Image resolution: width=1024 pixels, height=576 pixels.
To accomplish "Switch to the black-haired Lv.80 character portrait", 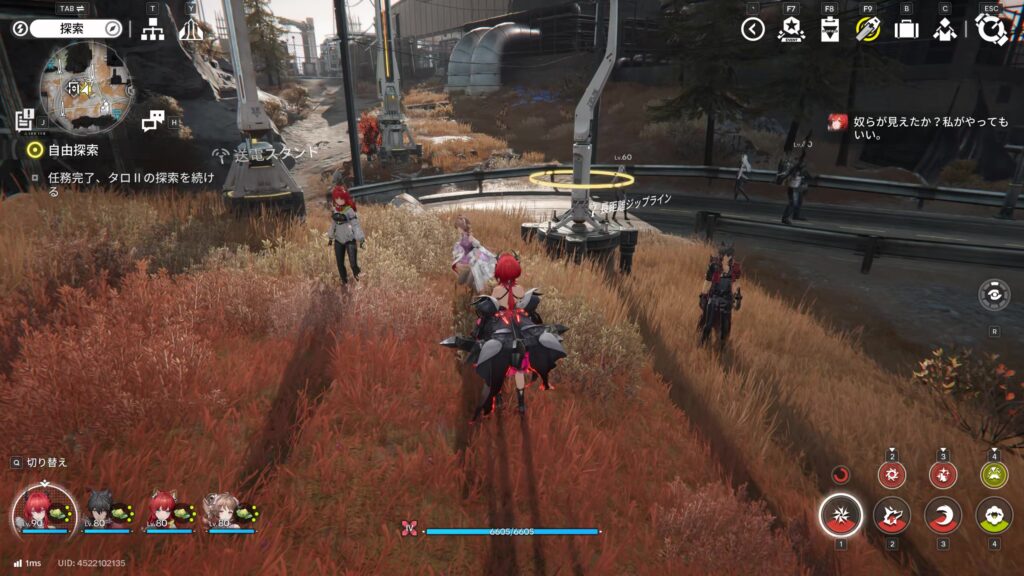I will (103, 510).
